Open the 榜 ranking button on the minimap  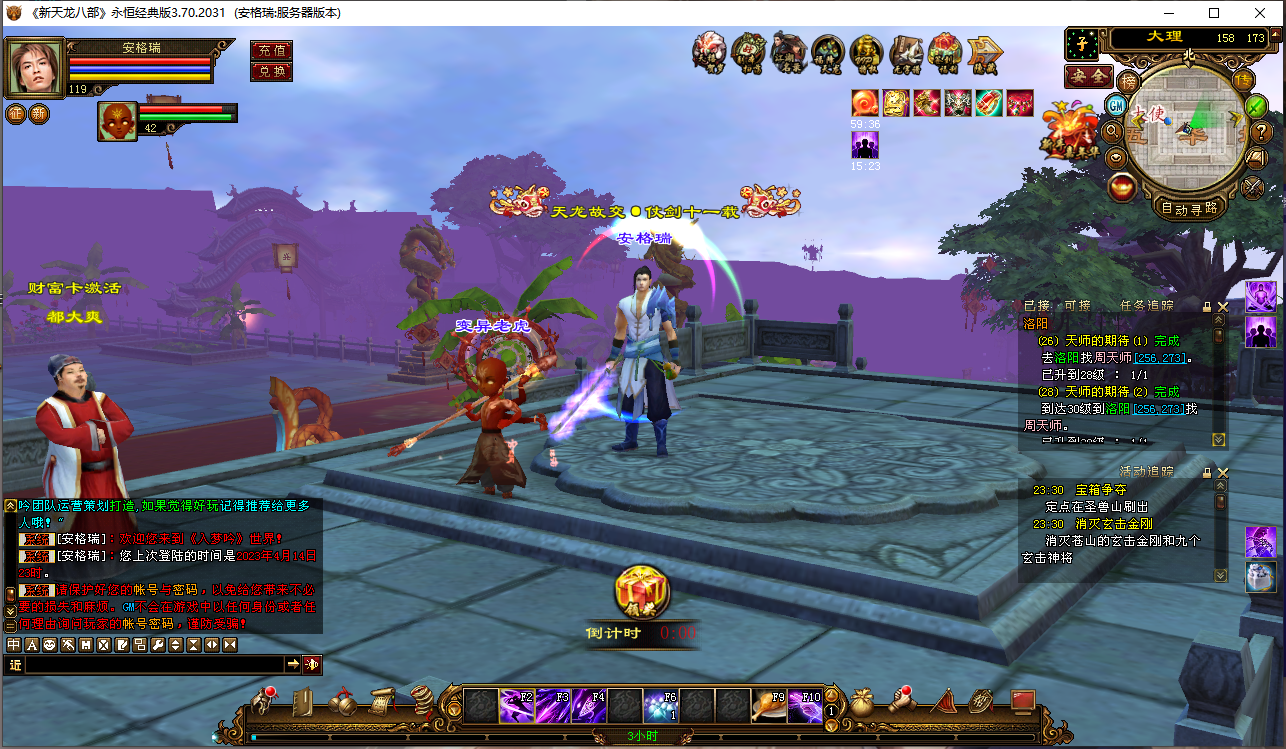[1129, 81]
